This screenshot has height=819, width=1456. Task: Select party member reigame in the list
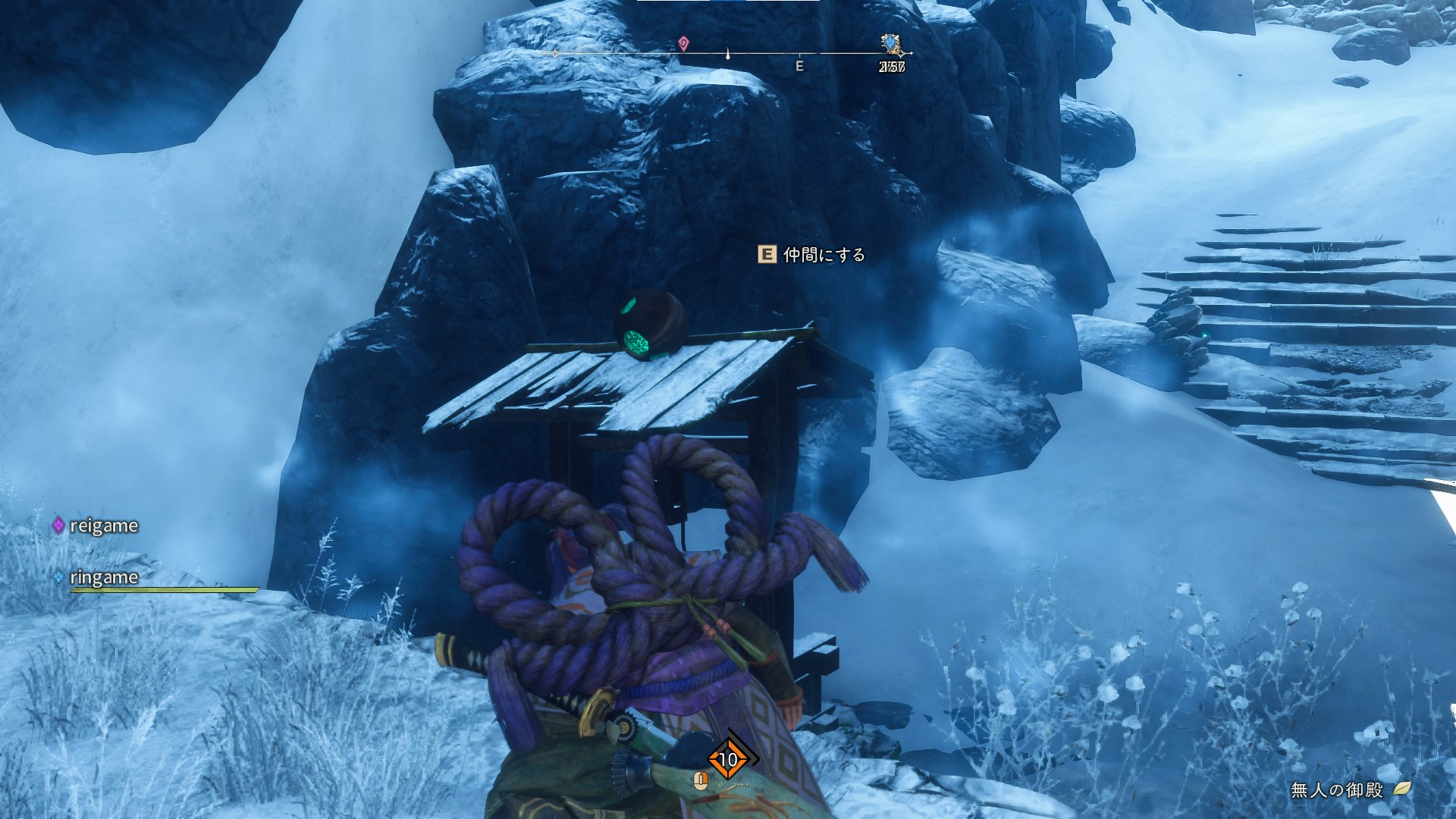[103, 526]
